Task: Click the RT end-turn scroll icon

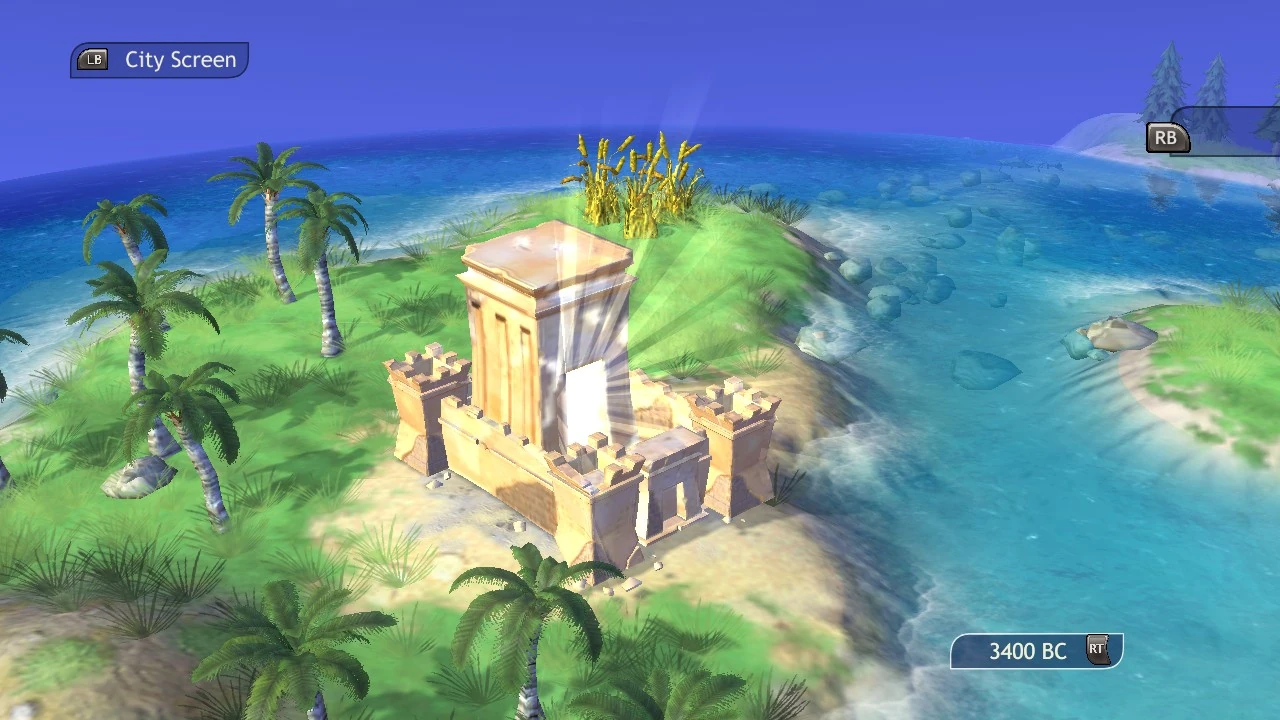Action: 1097,650
